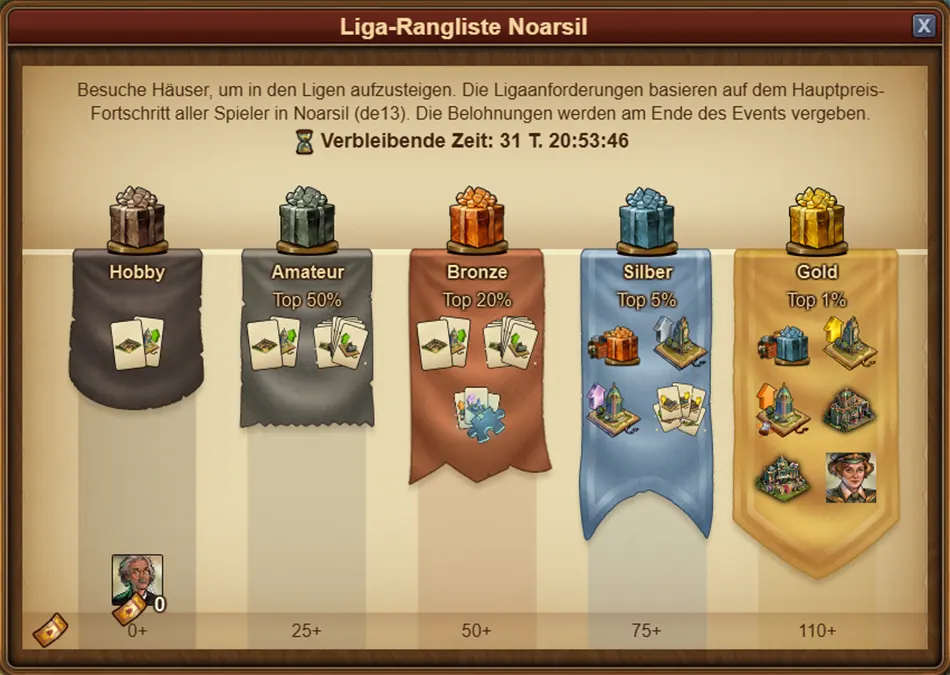Select the blue Silber league gift box
The height and width of the screenshot is (675, 950).
(647, 218)
